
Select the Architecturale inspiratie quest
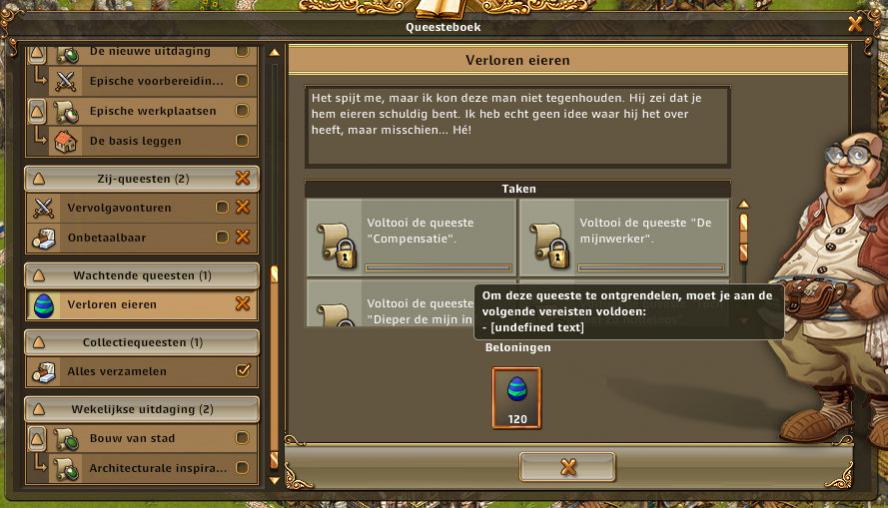(x=156, y=467)
